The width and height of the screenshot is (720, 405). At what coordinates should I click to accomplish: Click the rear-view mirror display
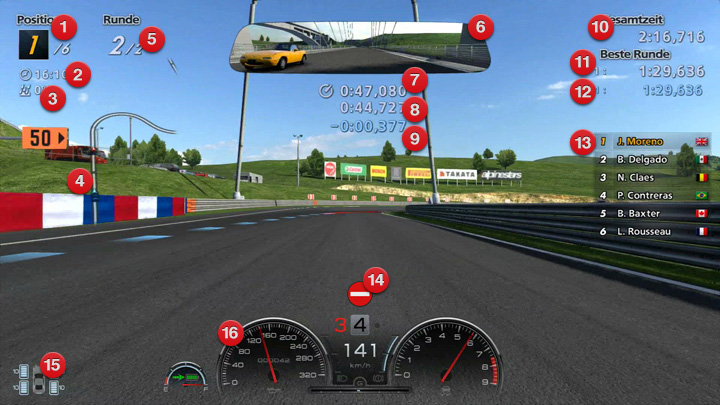click(345, 46)
